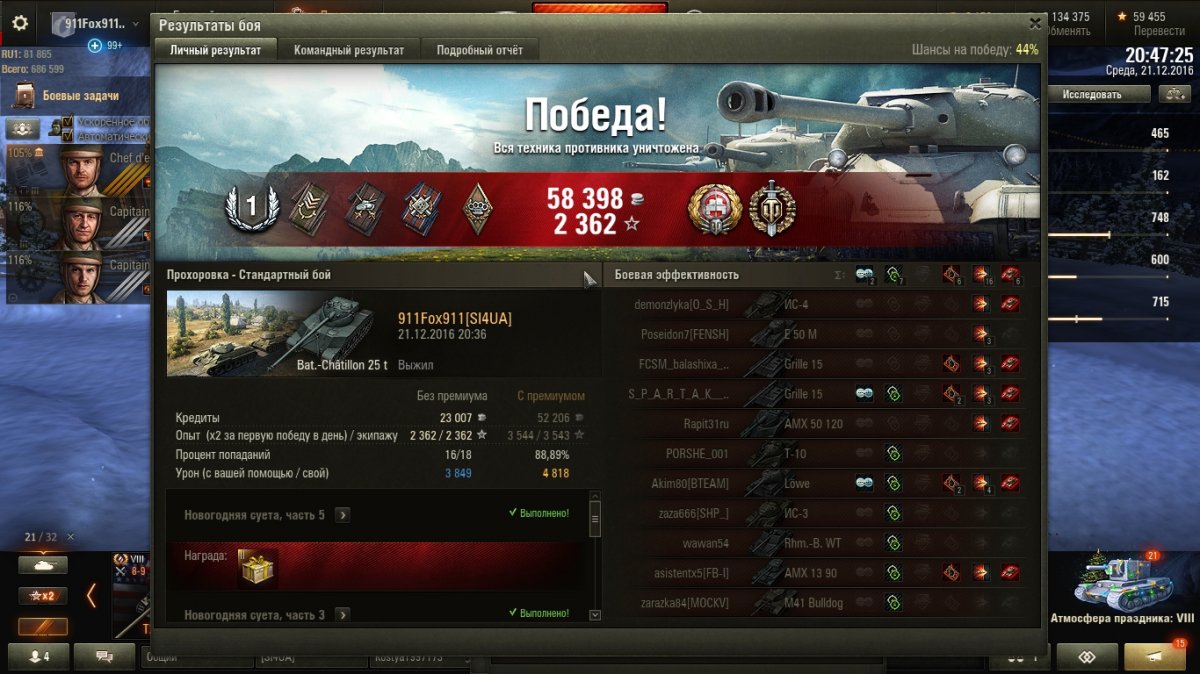The height and width of the screenshot is (674, 1200).
Task: Select the Chef d'engin crew member portrait
Action: 80,168
